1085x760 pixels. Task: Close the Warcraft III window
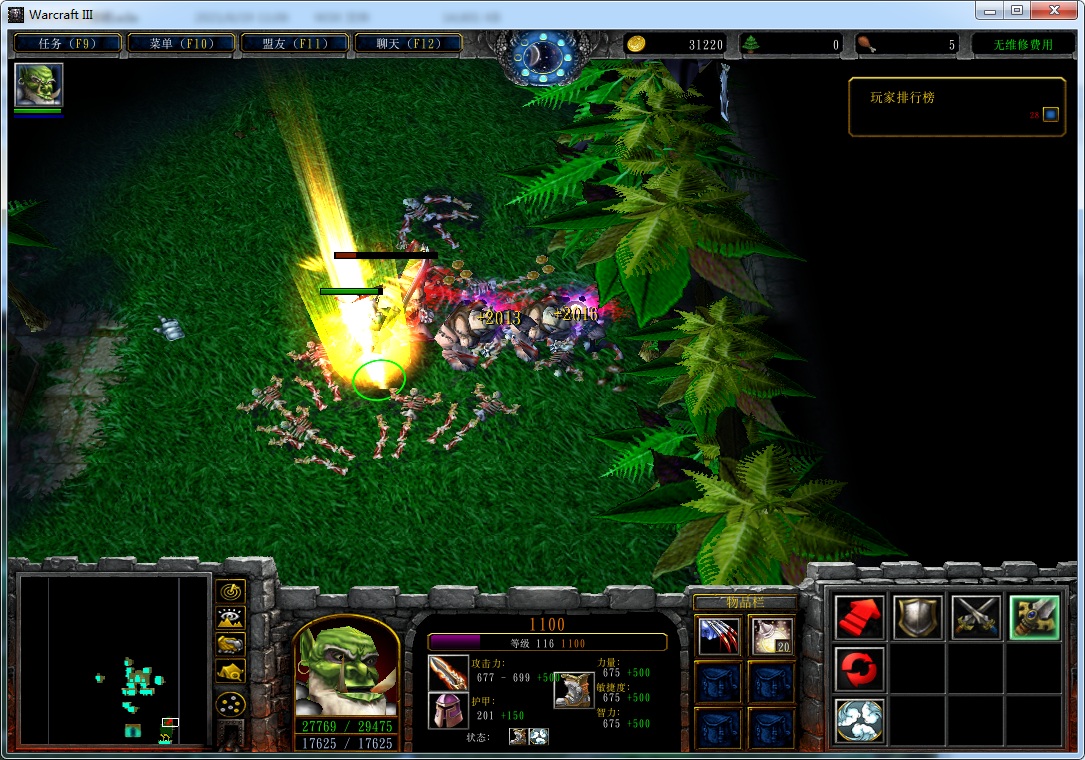1054,10
